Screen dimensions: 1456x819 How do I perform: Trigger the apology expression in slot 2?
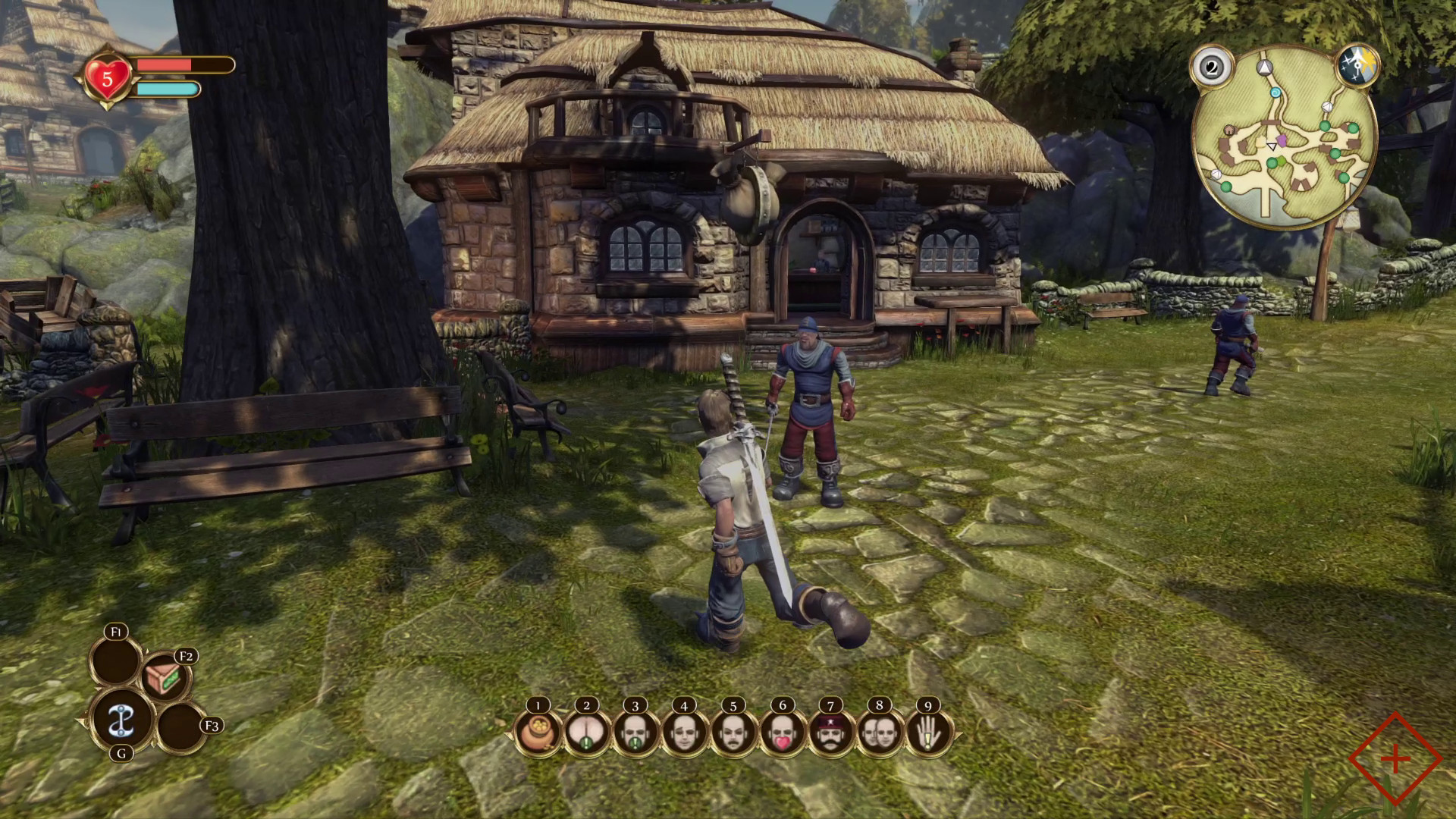pyautogui.click(x=585, y=734)
